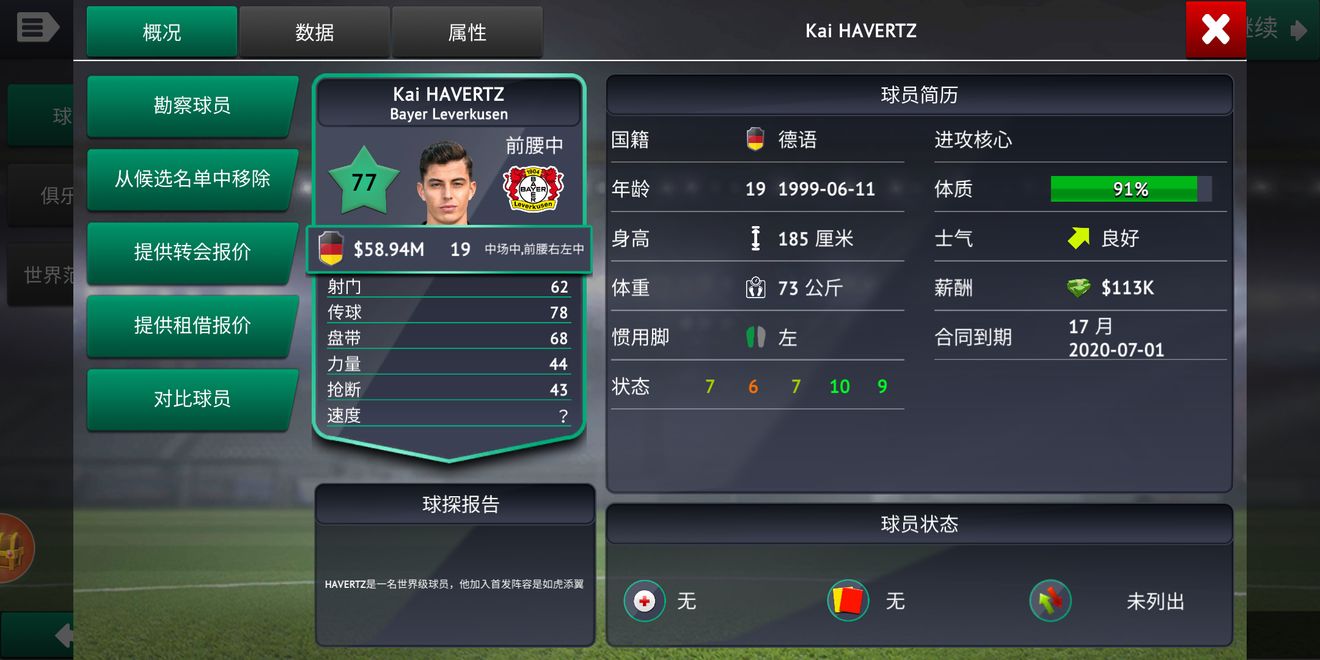Switch to the 概况 tab

pyautogui.click(x=162, y=32)
